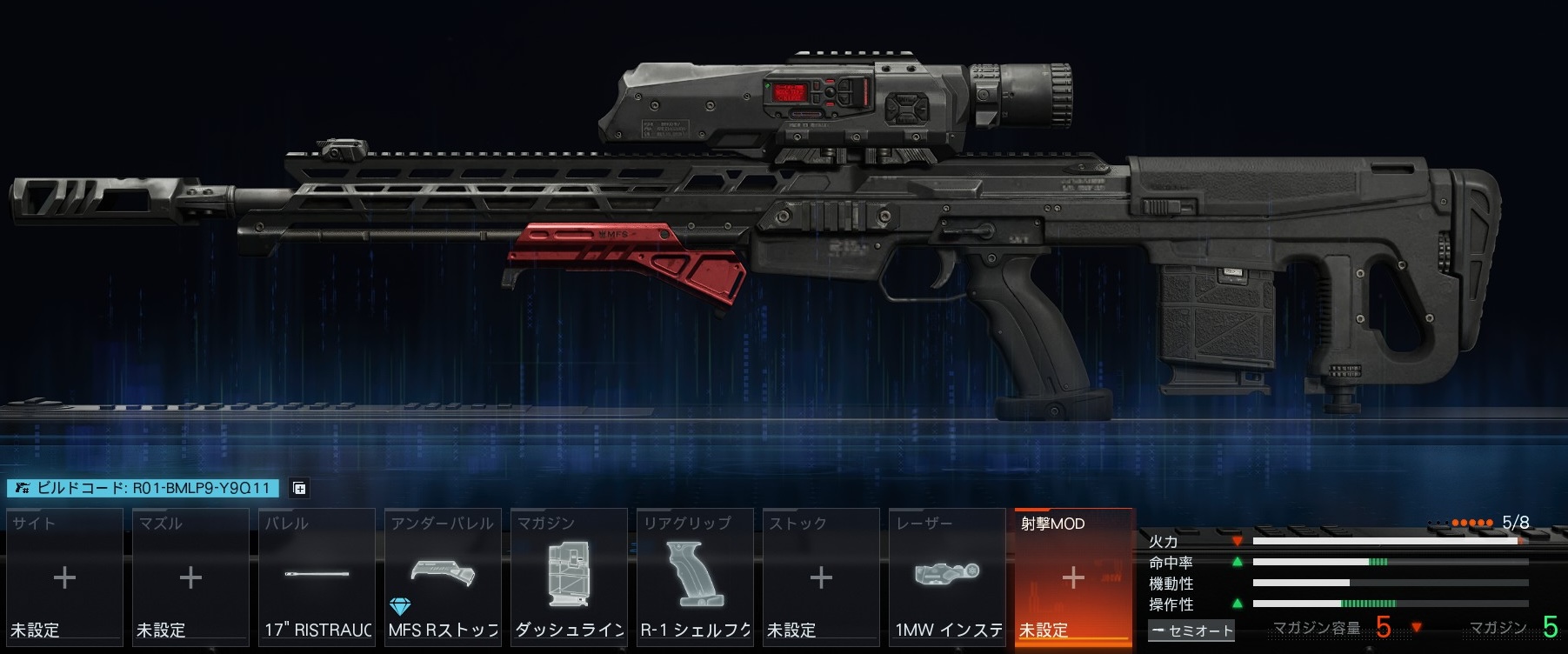
Task: Open the アンダーバレル slot with MFS R stop
Action: [443, 577]
